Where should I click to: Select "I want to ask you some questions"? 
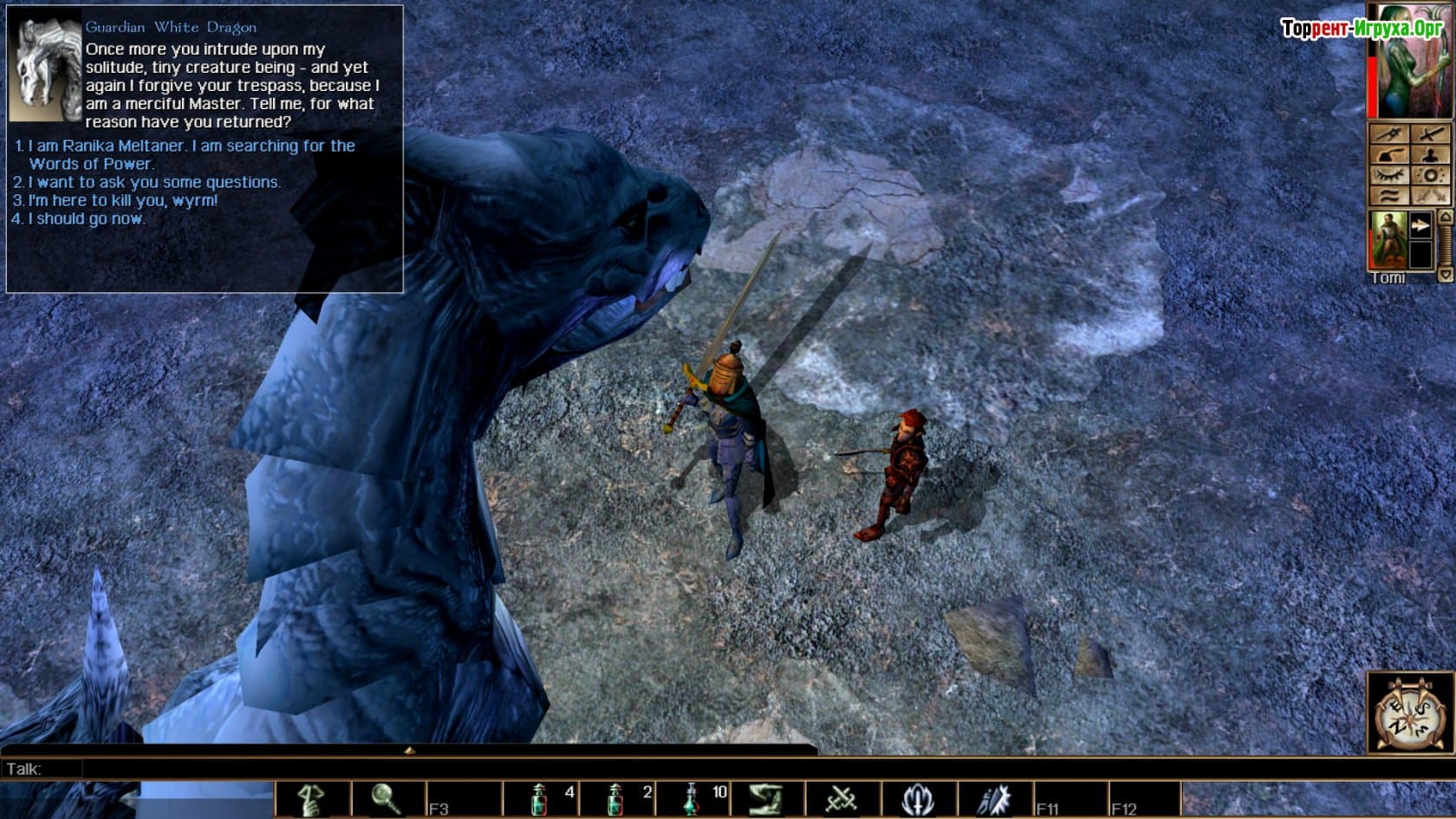click(x=154, y=182)
